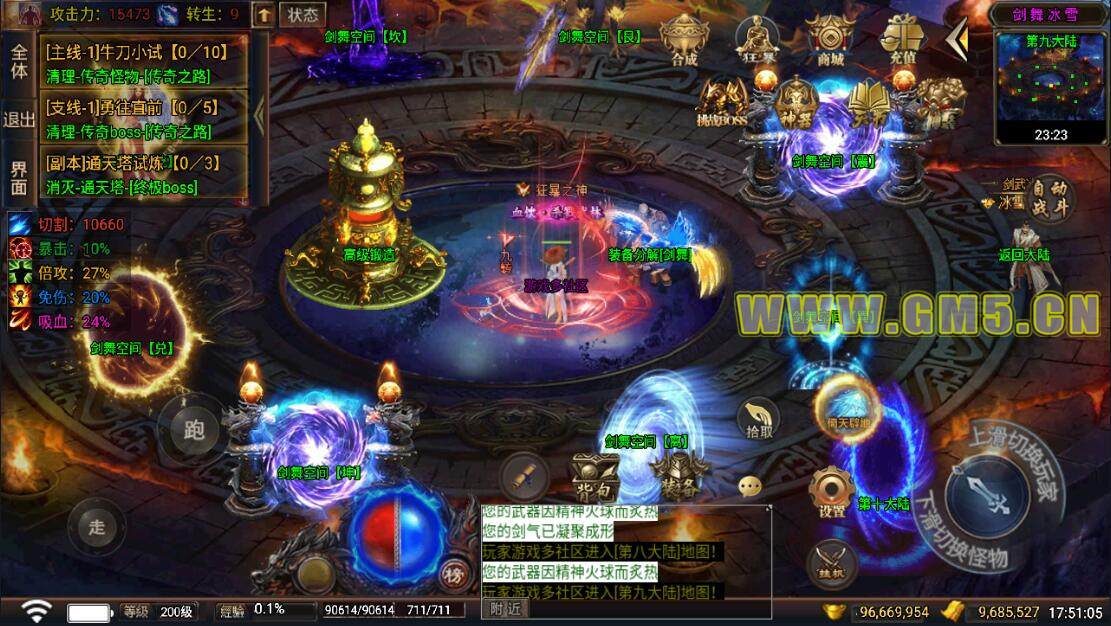Open the 设置 settings gear

(x=831, y=491)
